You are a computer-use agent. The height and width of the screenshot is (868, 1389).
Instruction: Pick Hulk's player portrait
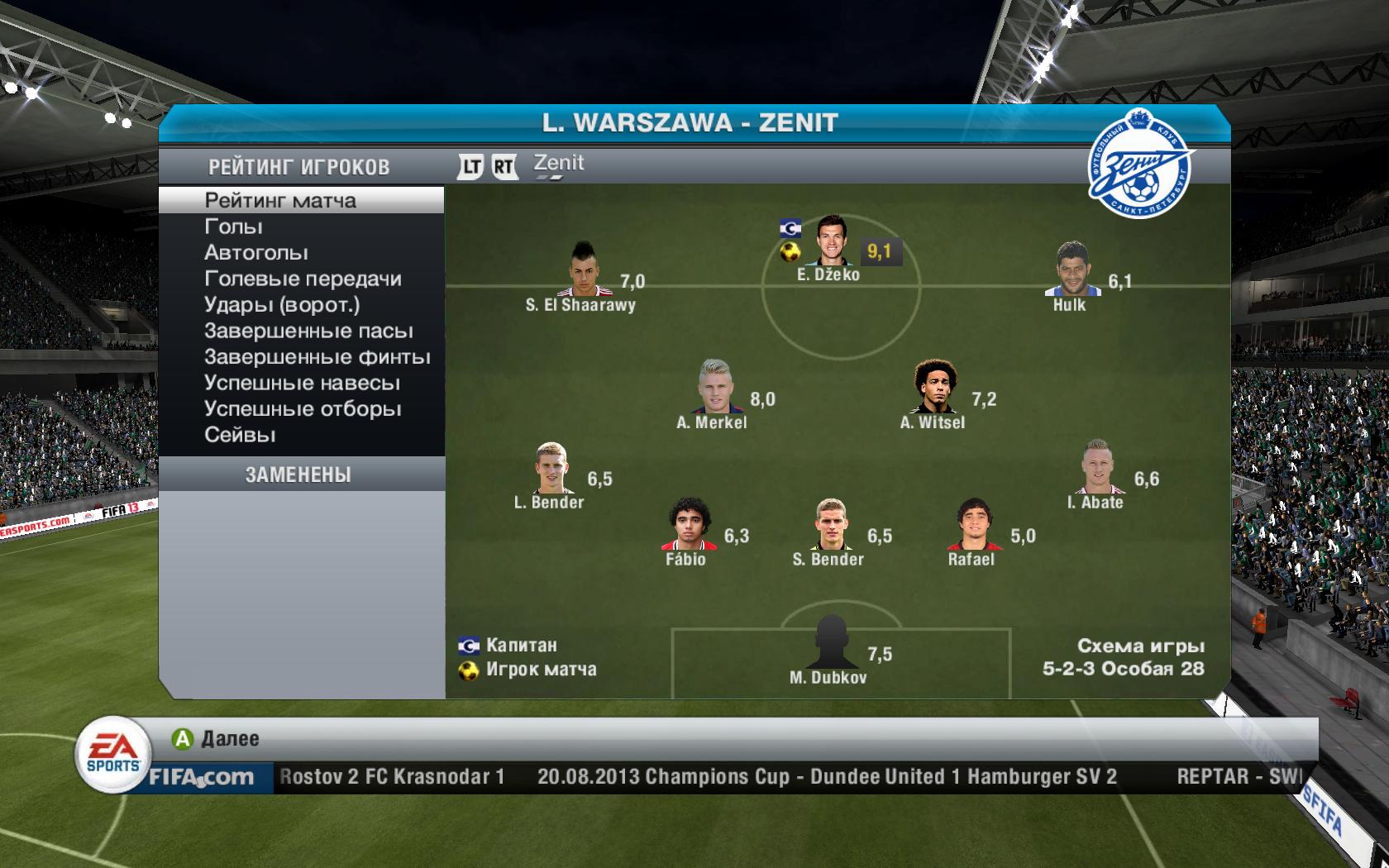1072,269
